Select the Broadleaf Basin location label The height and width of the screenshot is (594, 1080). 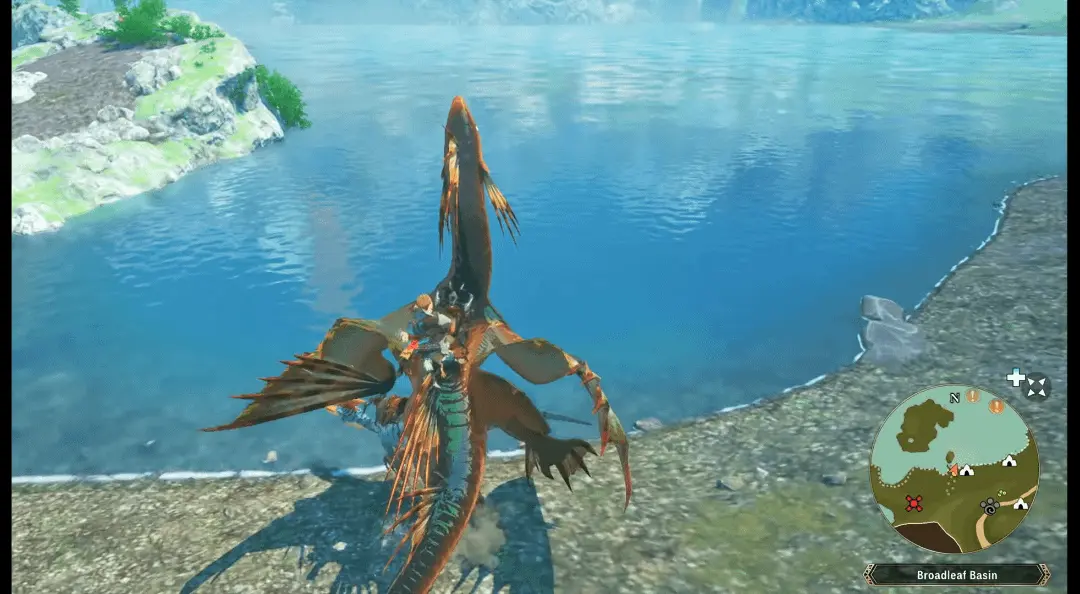tap(956, 575)
